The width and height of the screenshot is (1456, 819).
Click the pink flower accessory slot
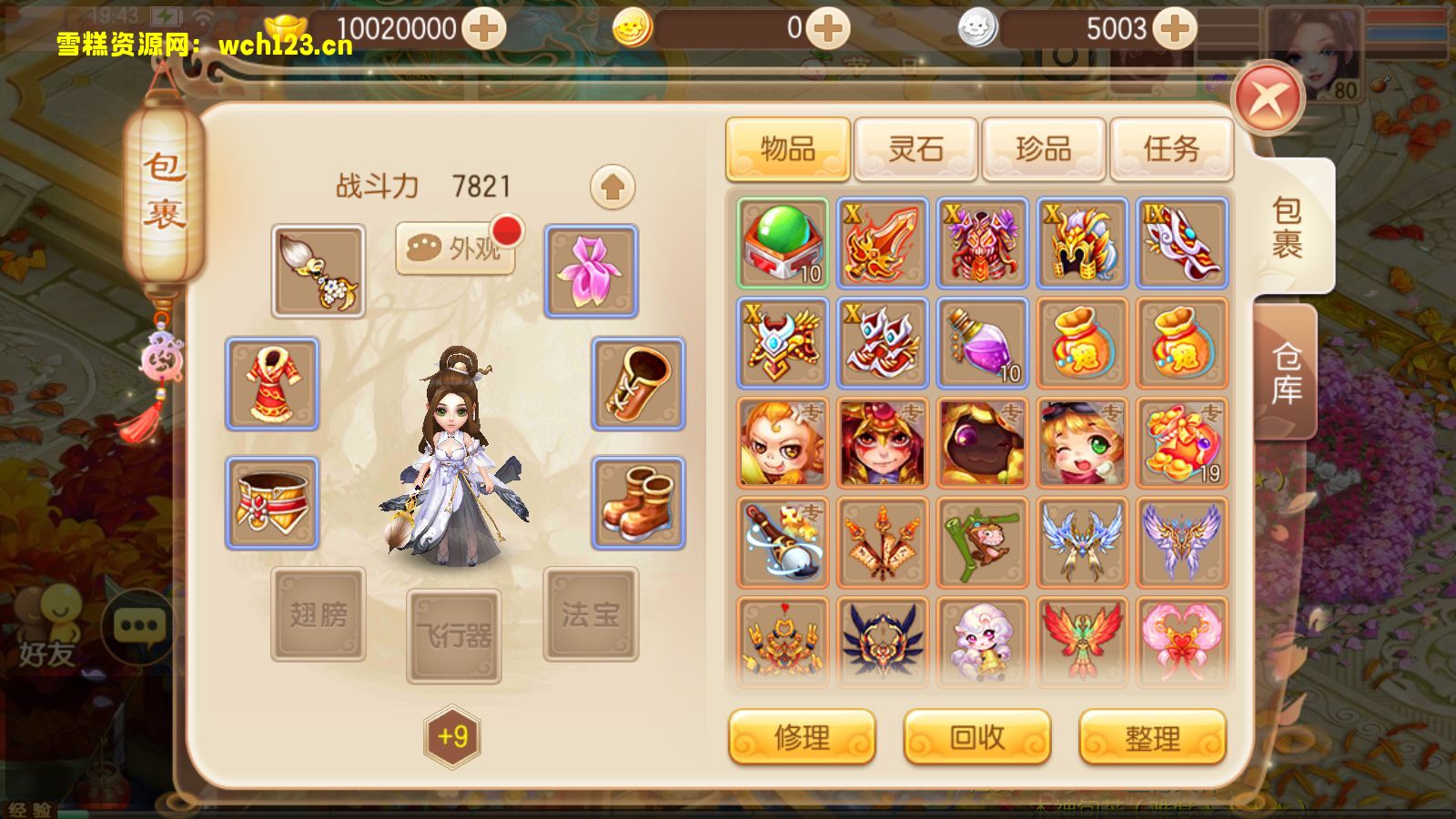click(590, 270)
